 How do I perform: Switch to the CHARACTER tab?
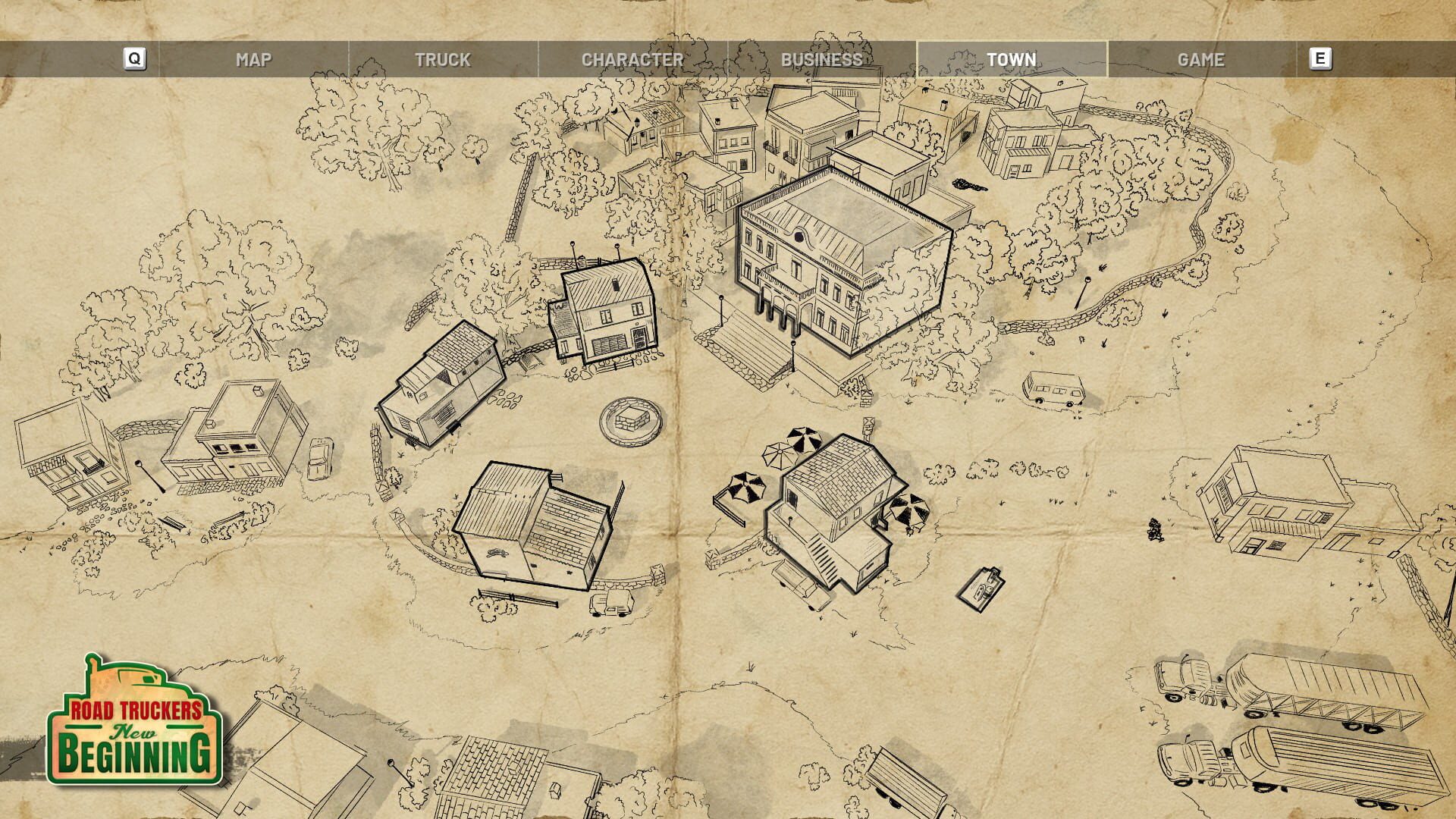[x=633, y=58]
